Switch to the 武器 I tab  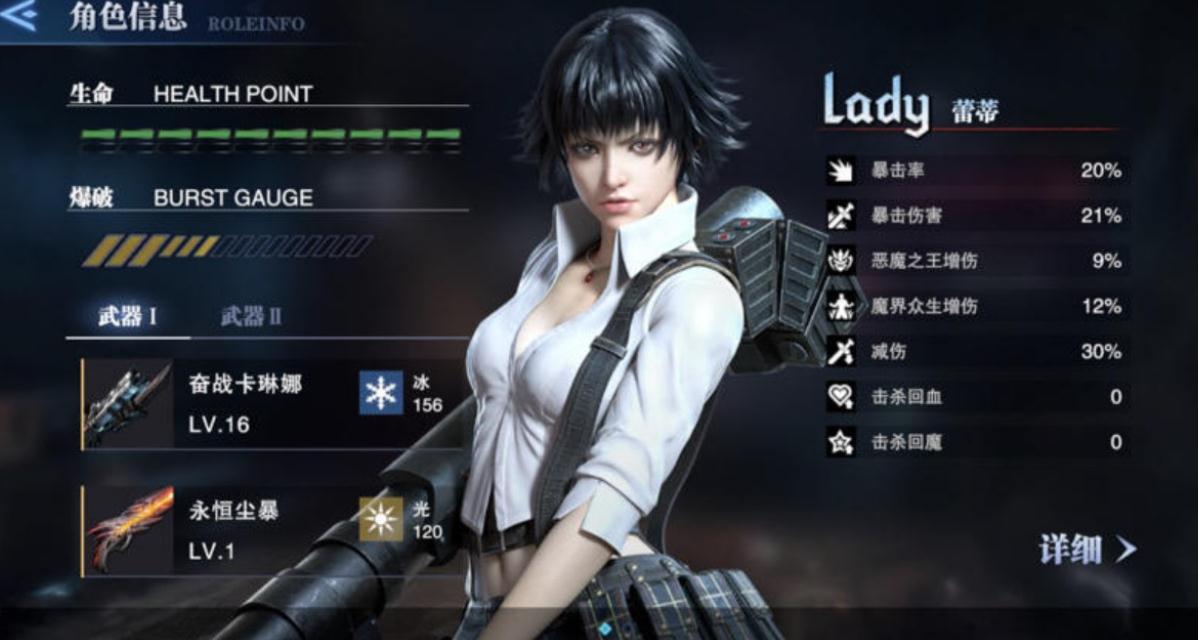(x=127, y=318)
